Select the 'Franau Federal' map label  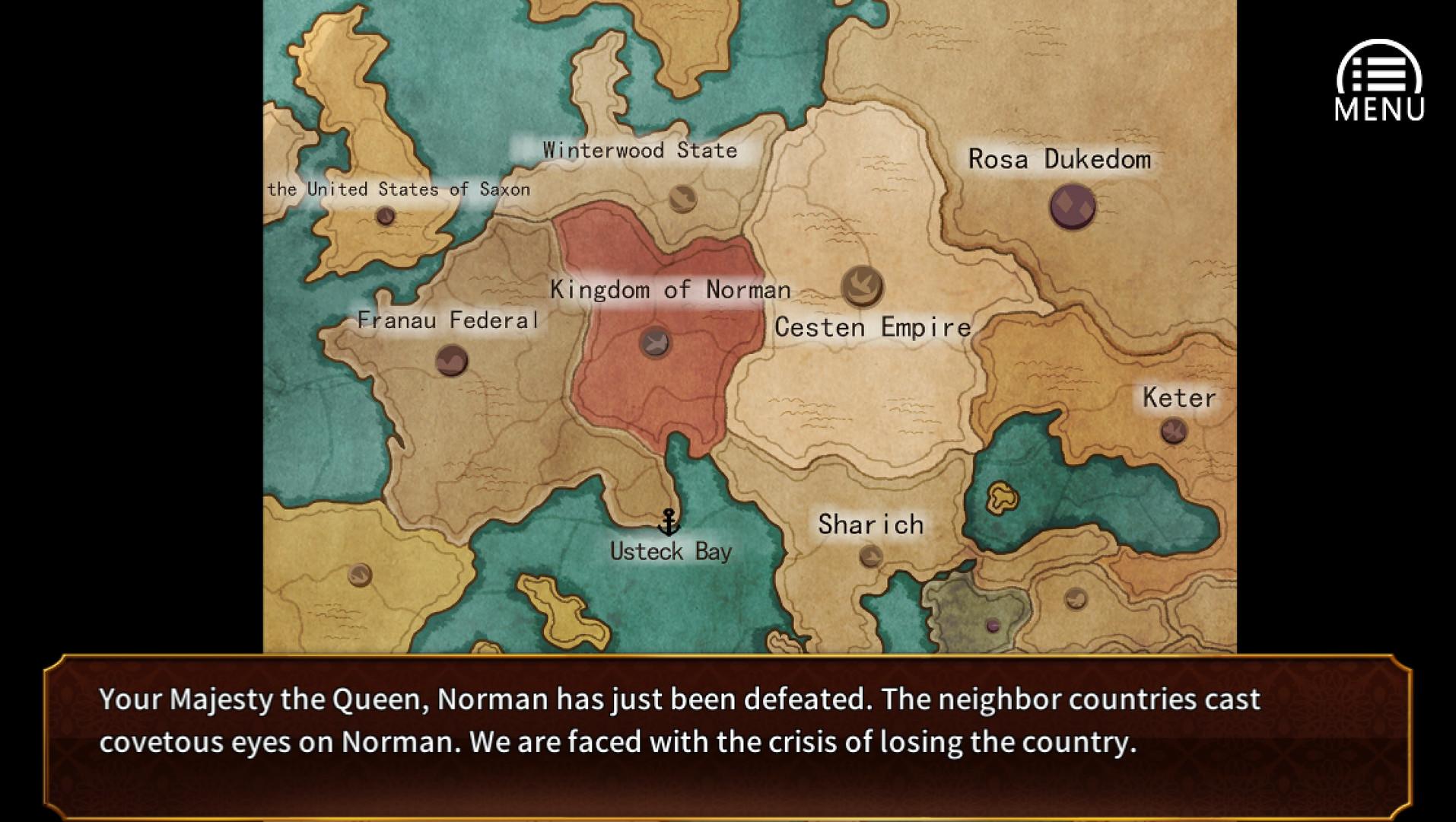(x=449, y=320)
